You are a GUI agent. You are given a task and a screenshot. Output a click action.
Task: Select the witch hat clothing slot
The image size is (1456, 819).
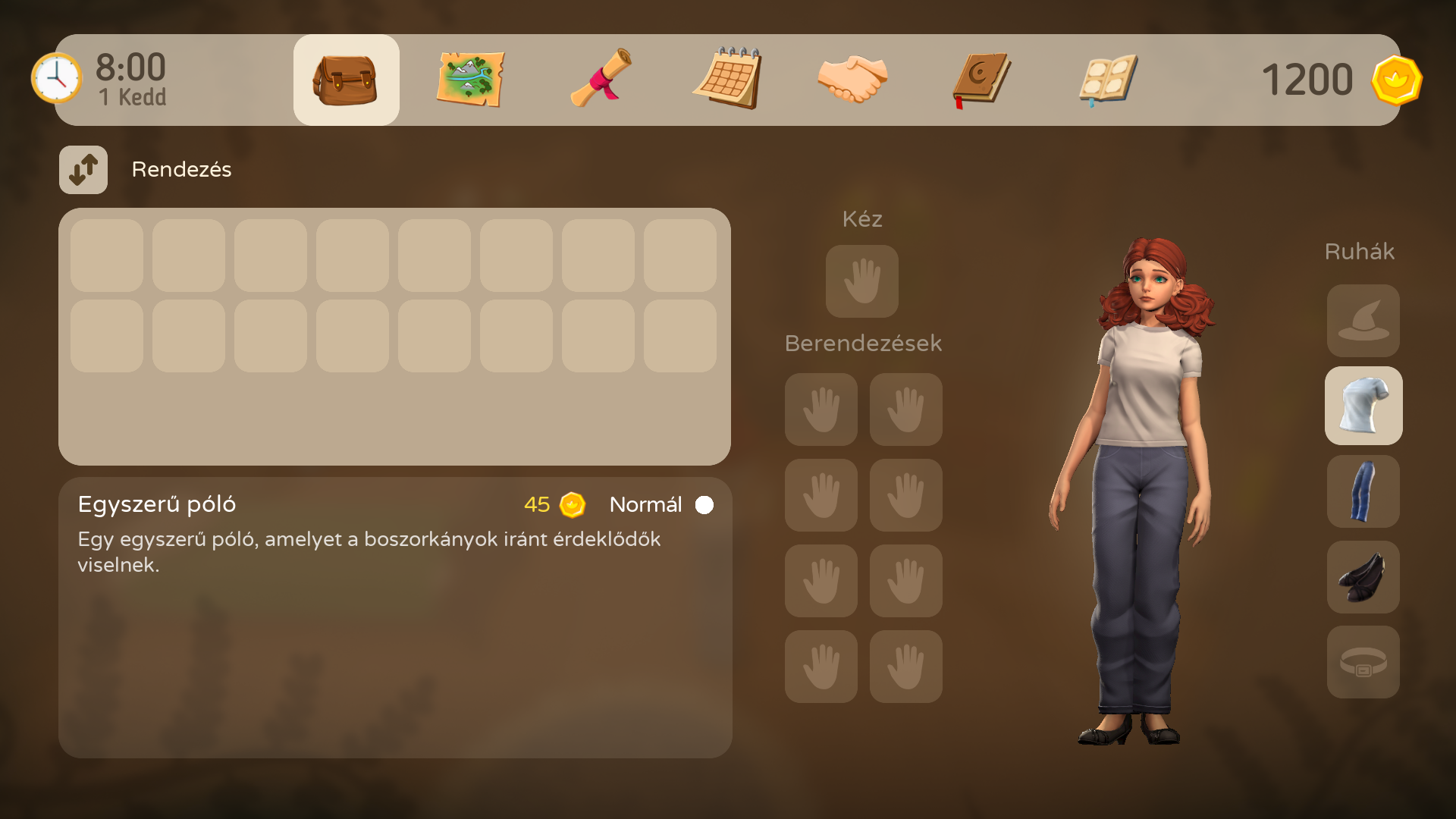(1363, 321)
